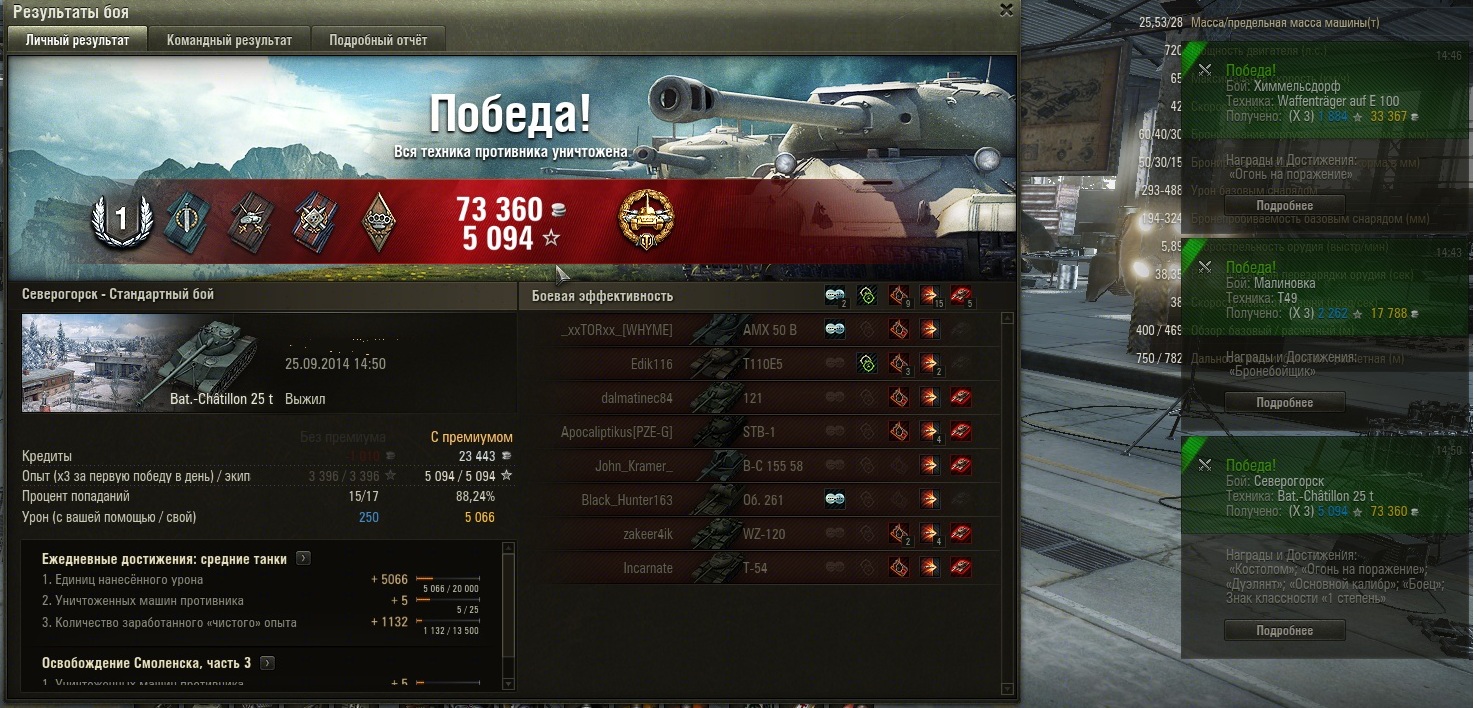Pick the John_Kramer_ B-C 155 58 row
This screenshot has width=1474, height=708.
[760, 466]
